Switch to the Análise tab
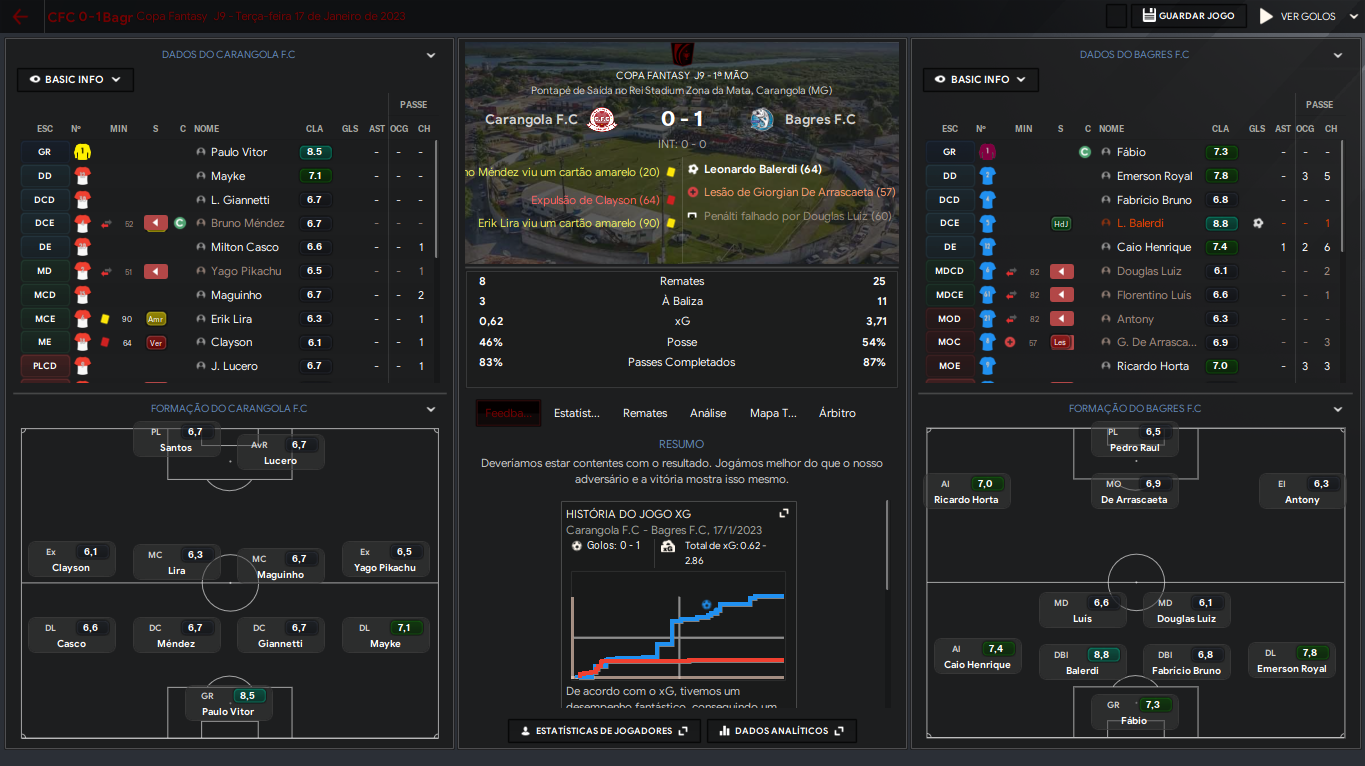Image resolution: width=1365 pixels, height=766 pixels. click(708, 413)
